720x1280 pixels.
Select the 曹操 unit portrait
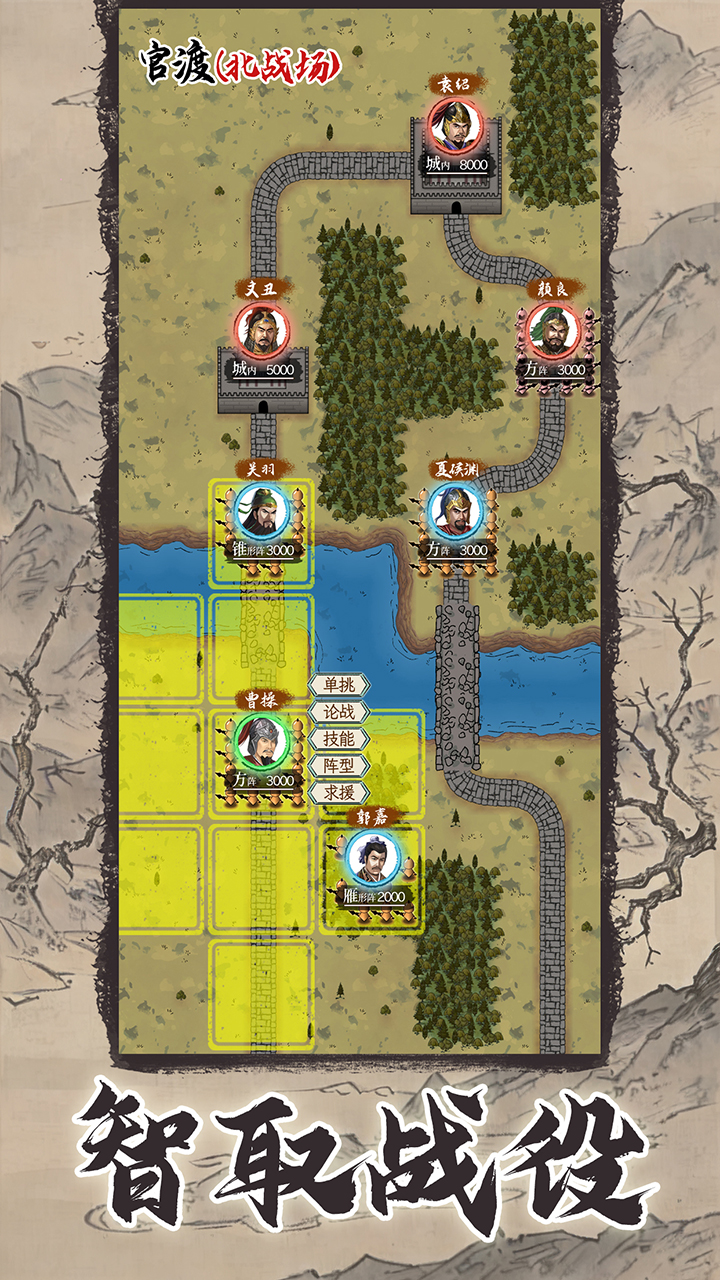click(x=261, y=741)
